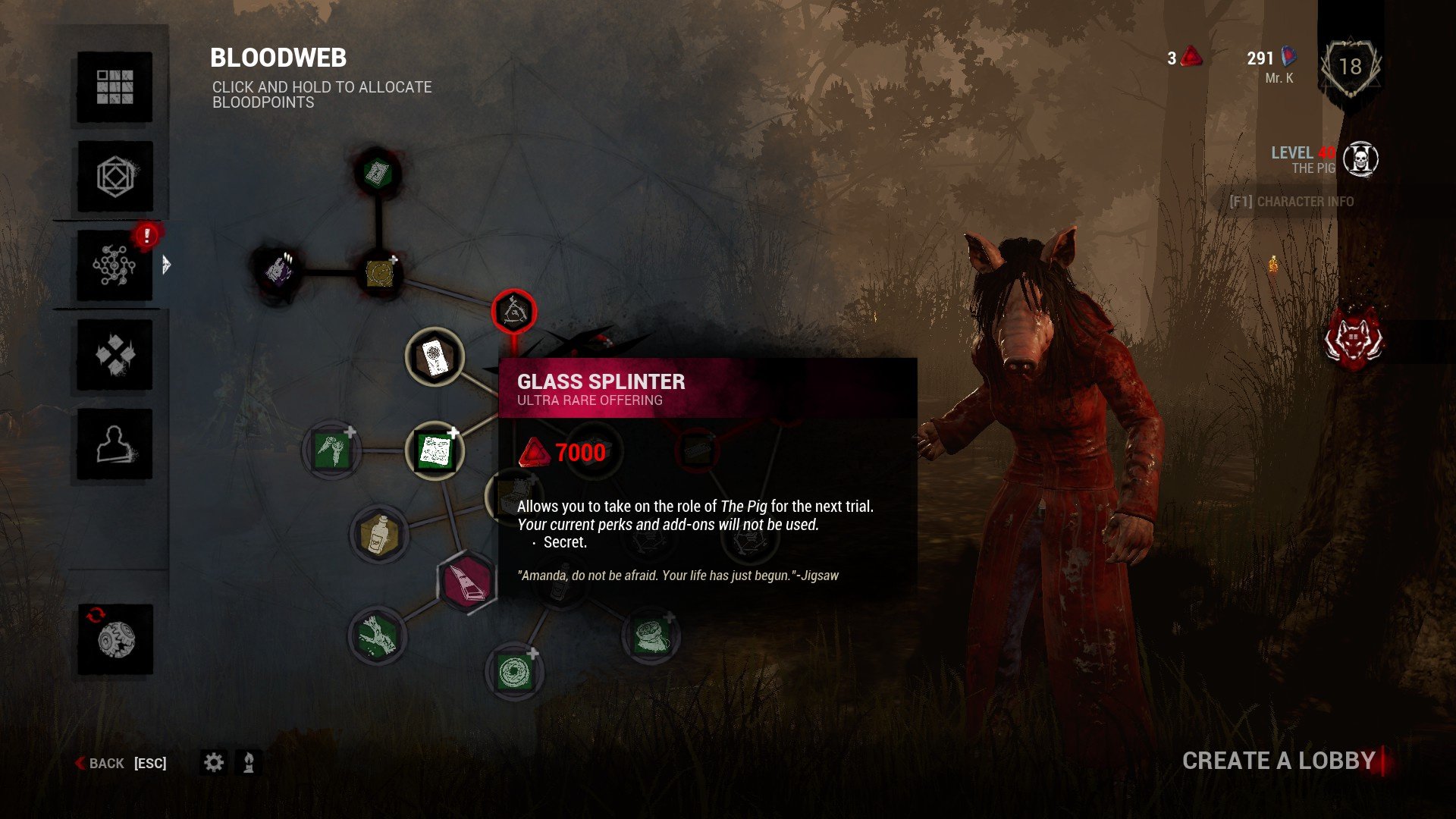Select the Bloodweb tab with alert
The height and width of the screenshot is (819, 1456).
pos(115,265)
